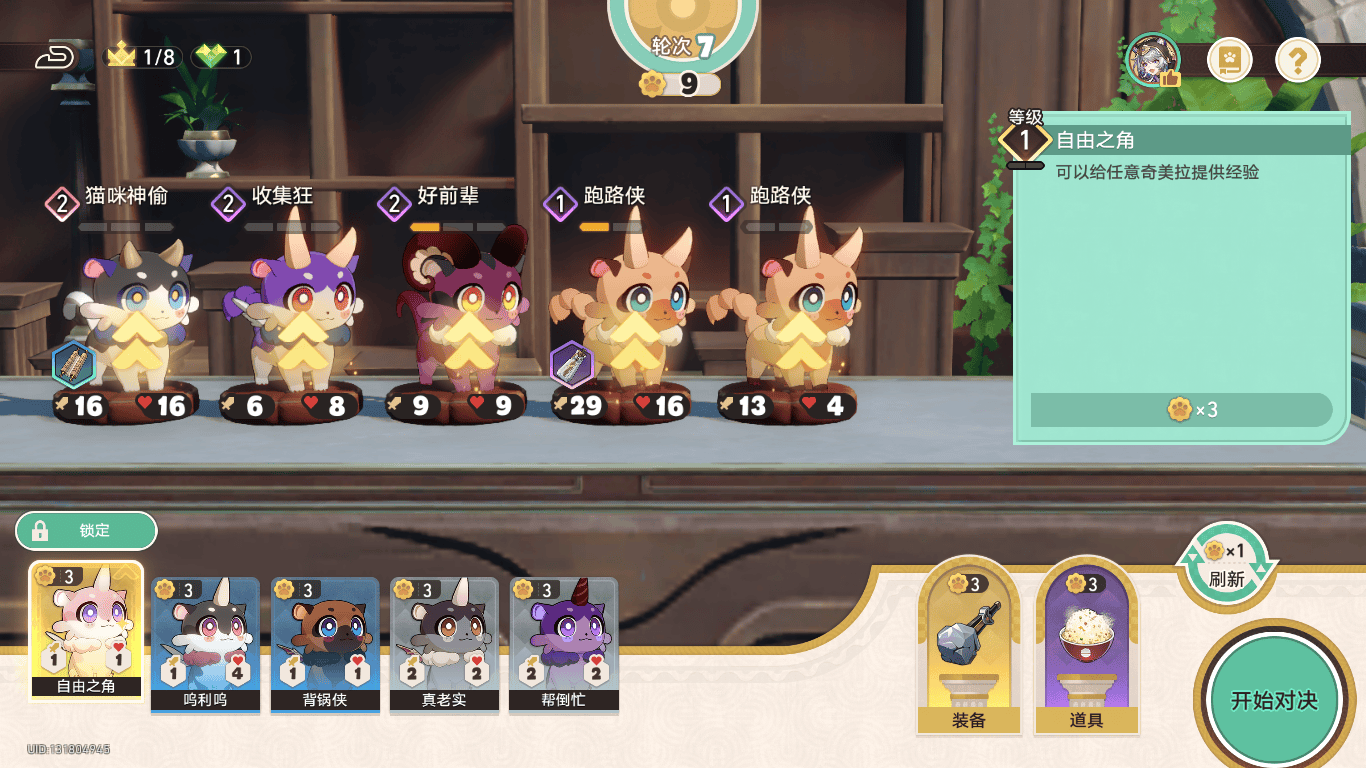Click the paw coin ×3 price bar
The image size is (1366, 768).
1181,410
